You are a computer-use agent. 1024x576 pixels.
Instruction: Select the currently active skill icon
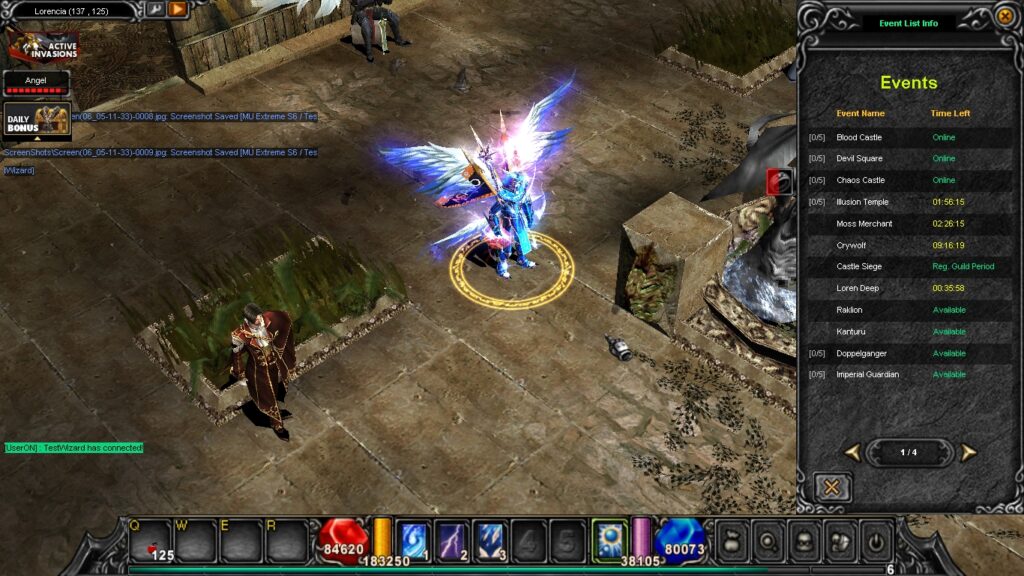click(x=609, y=538)
